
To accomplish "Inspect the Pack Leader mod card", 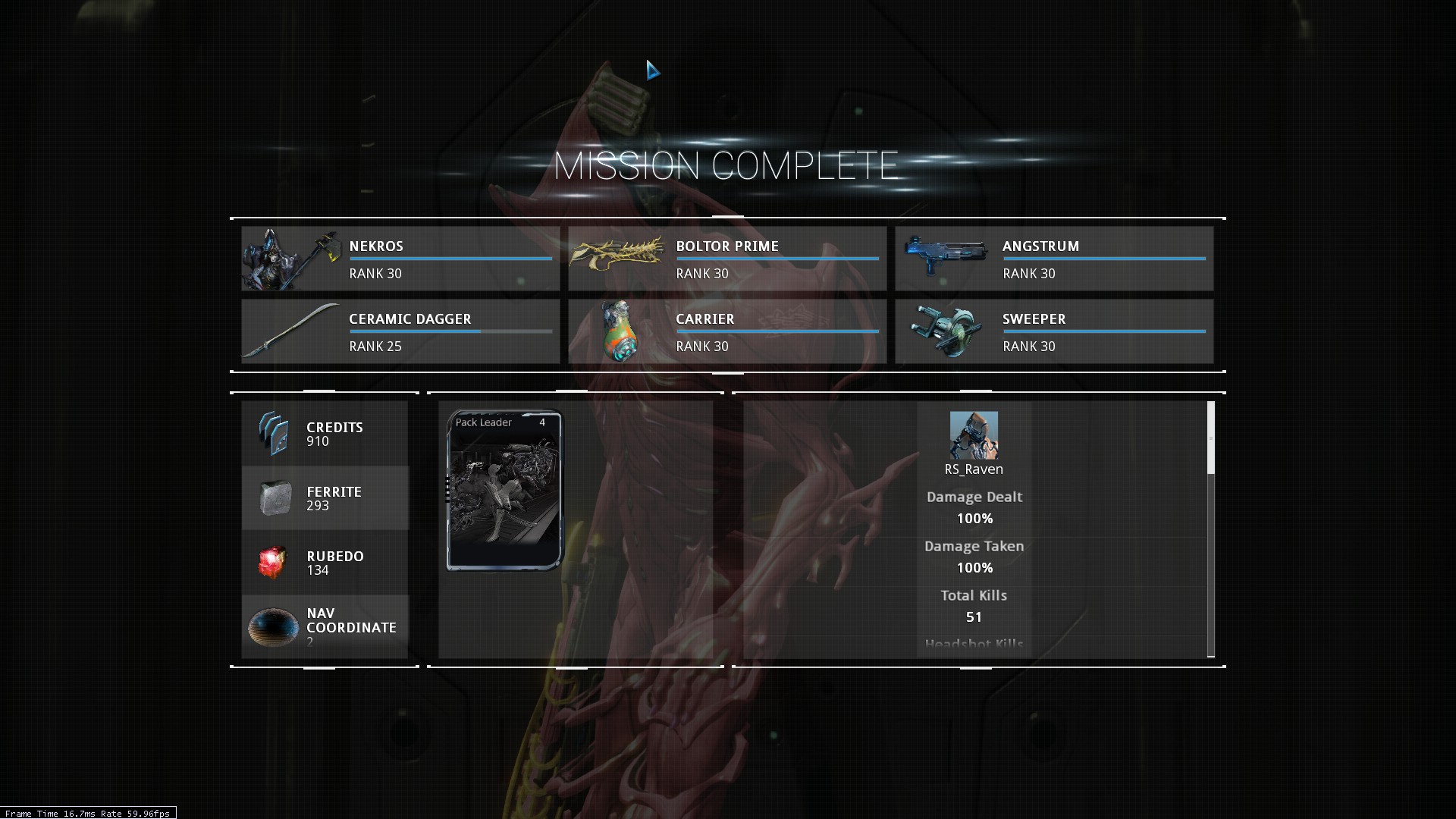I will coord(505,490).
